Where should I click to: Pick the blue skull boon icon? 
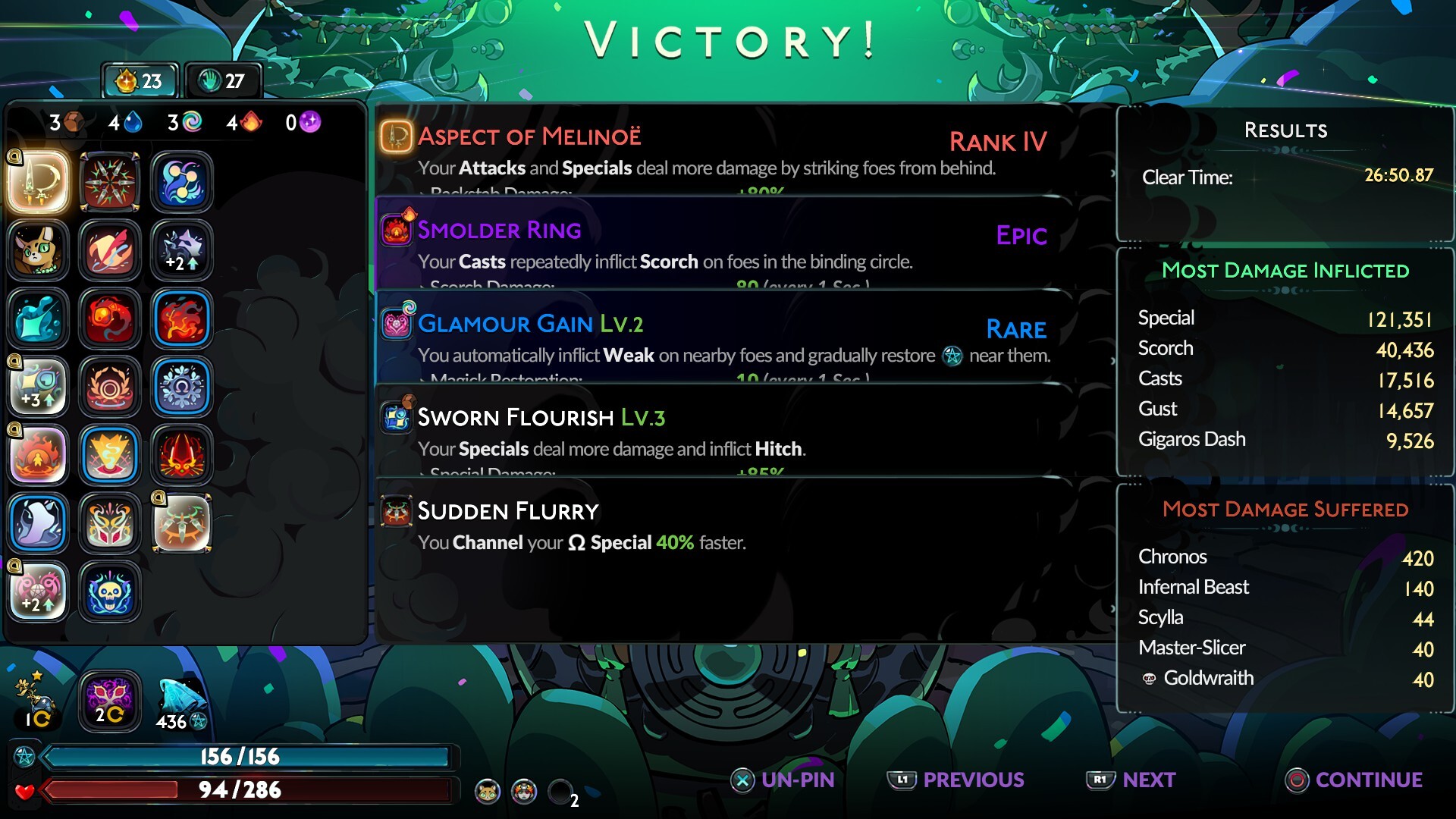point(110,591)
